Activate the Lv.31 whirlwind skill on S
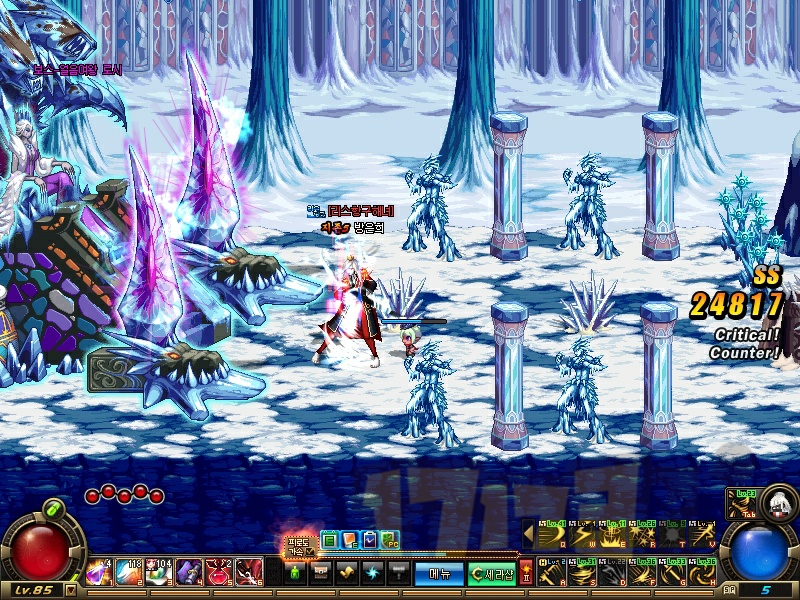Viewport: 800px width, 600px height. pyautogui.click(x=582, y=573)
